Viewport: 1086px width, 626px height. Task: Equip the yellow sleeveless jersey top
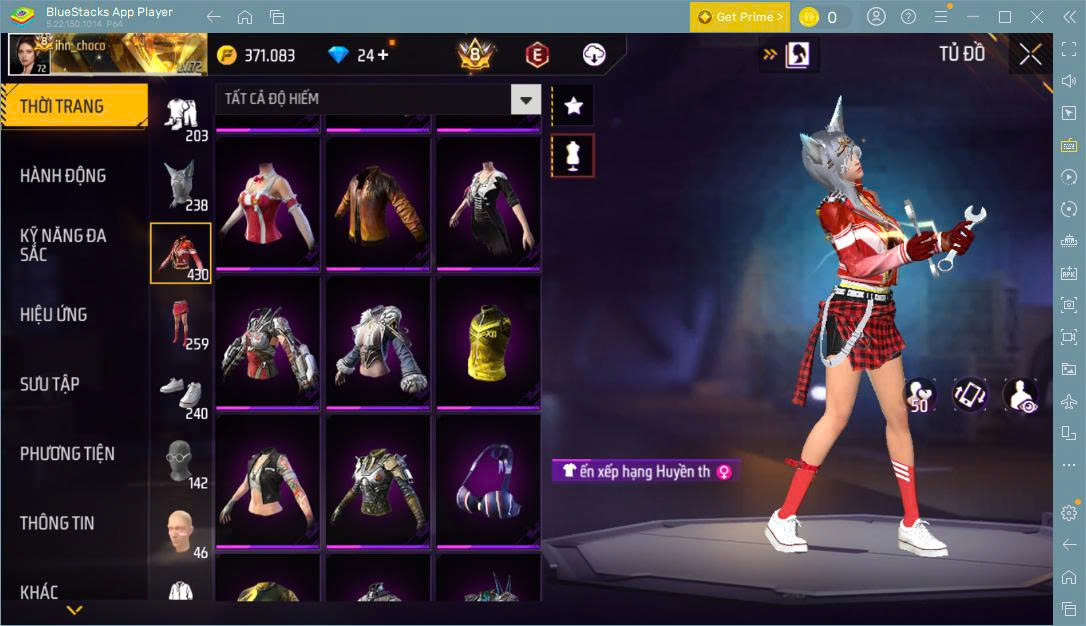[488, 343]
